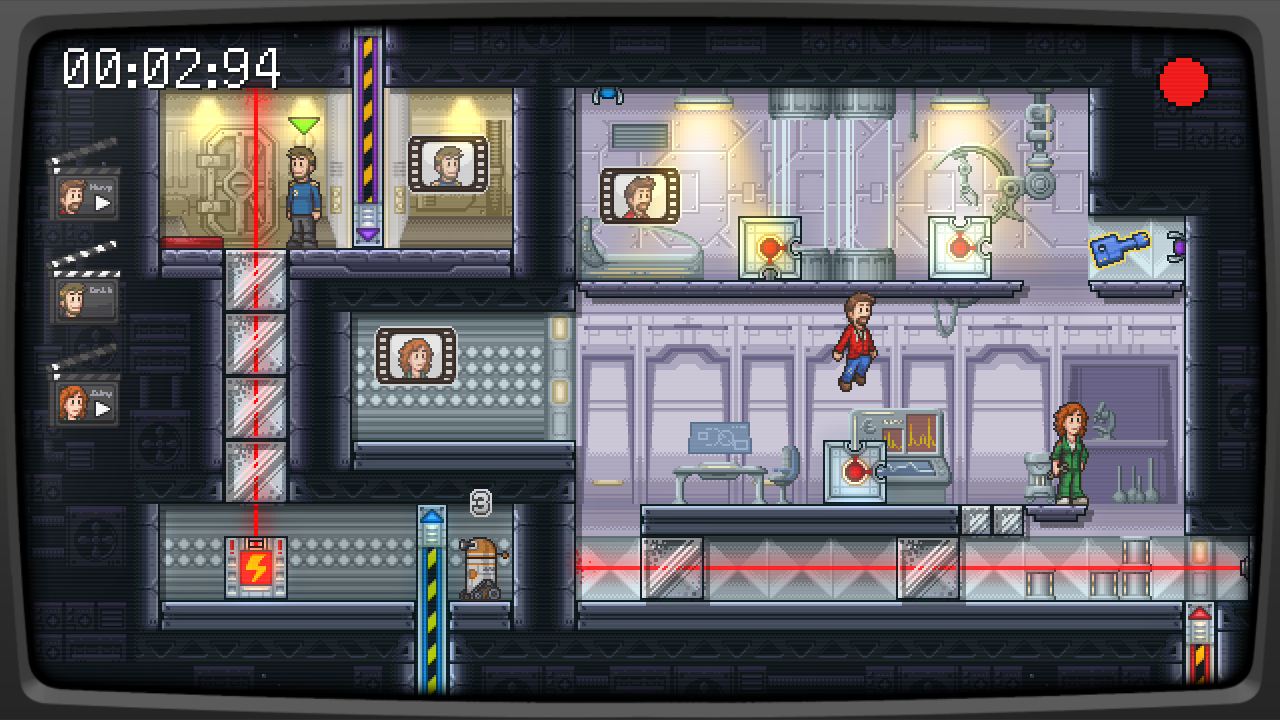The image size is (1280, 720).
Task: Pick the red-haired woman's clapperboard
Action: point(87,401)
